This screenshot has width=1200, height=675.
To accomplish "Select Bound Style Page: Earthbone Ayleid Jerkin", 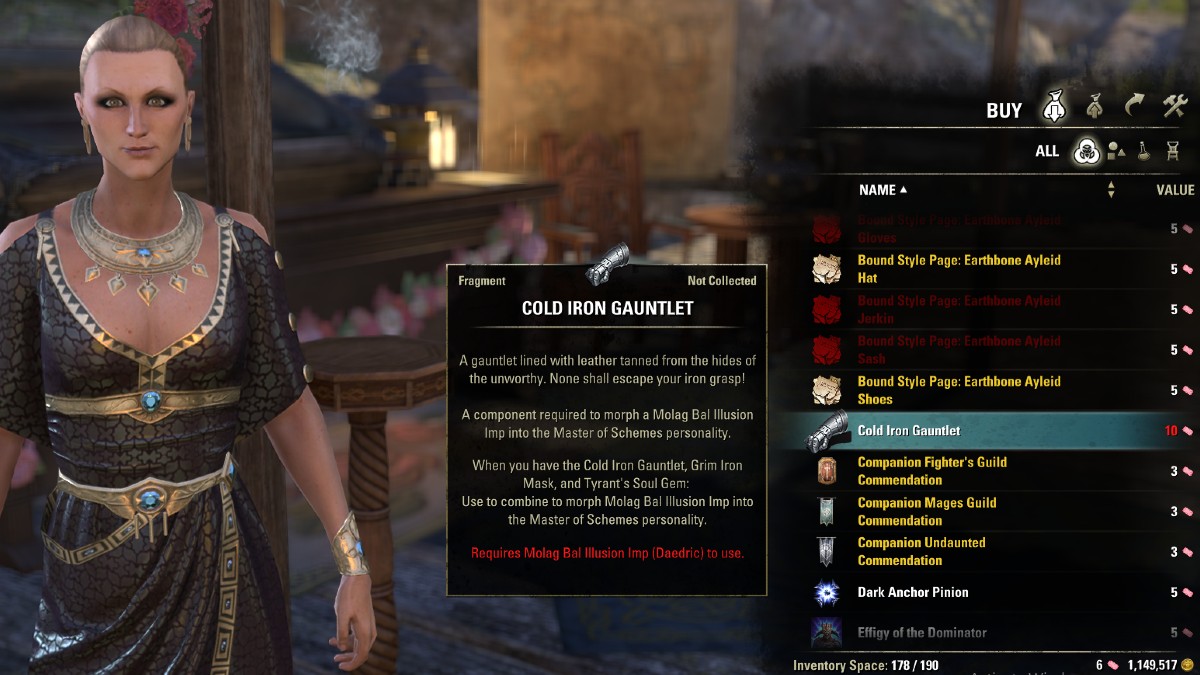I will point(958,310).
